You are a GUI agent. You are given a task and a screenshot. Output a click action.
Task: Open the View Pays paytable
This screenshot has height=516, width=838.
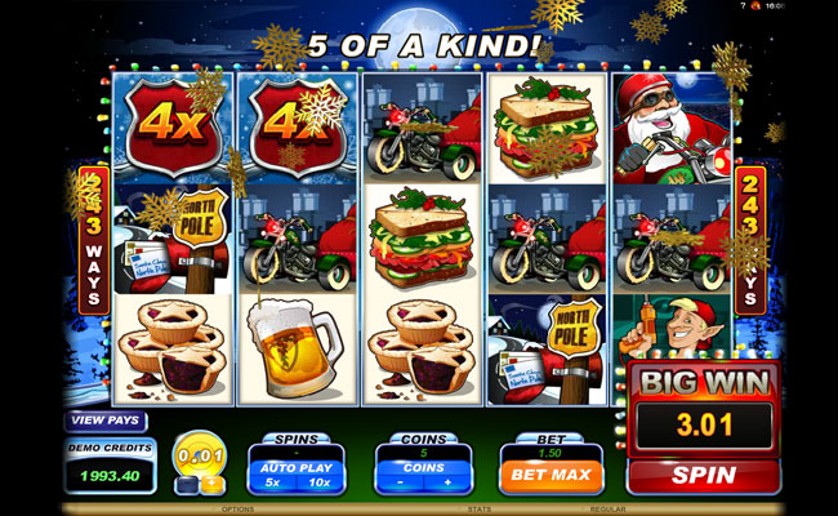tap(105, 421)
